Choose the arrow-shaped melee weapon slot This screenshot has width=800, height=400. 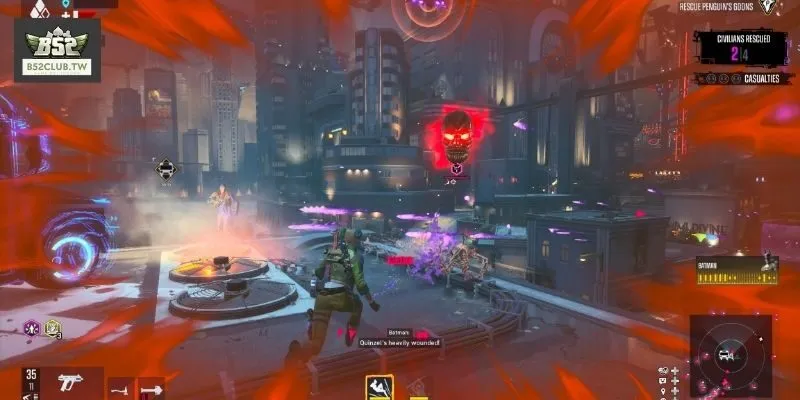point(151,387)
